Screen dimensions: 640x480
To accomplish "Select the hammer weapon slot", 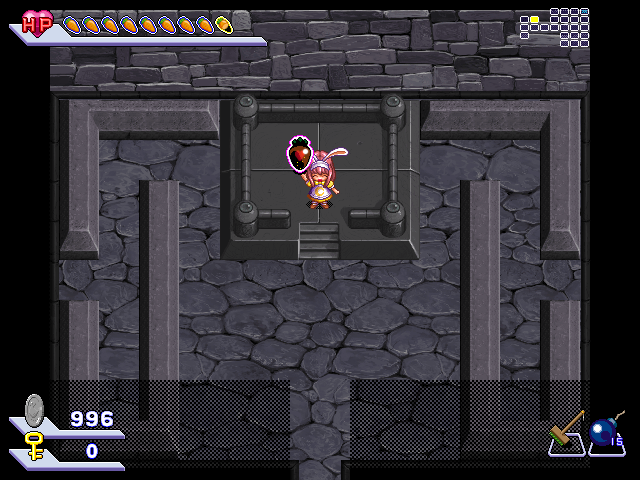I will pyautogui.click(x=567, y=434).
